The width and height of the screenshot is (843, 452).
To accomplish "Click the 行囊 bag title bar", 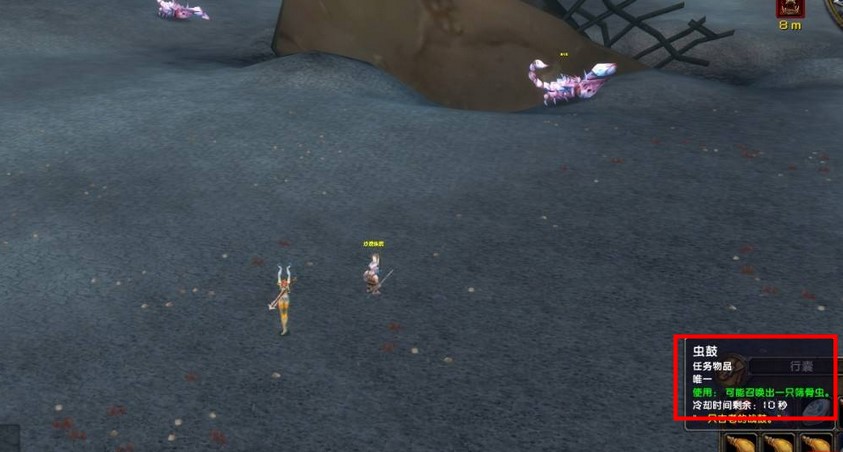I will [800, 367].
